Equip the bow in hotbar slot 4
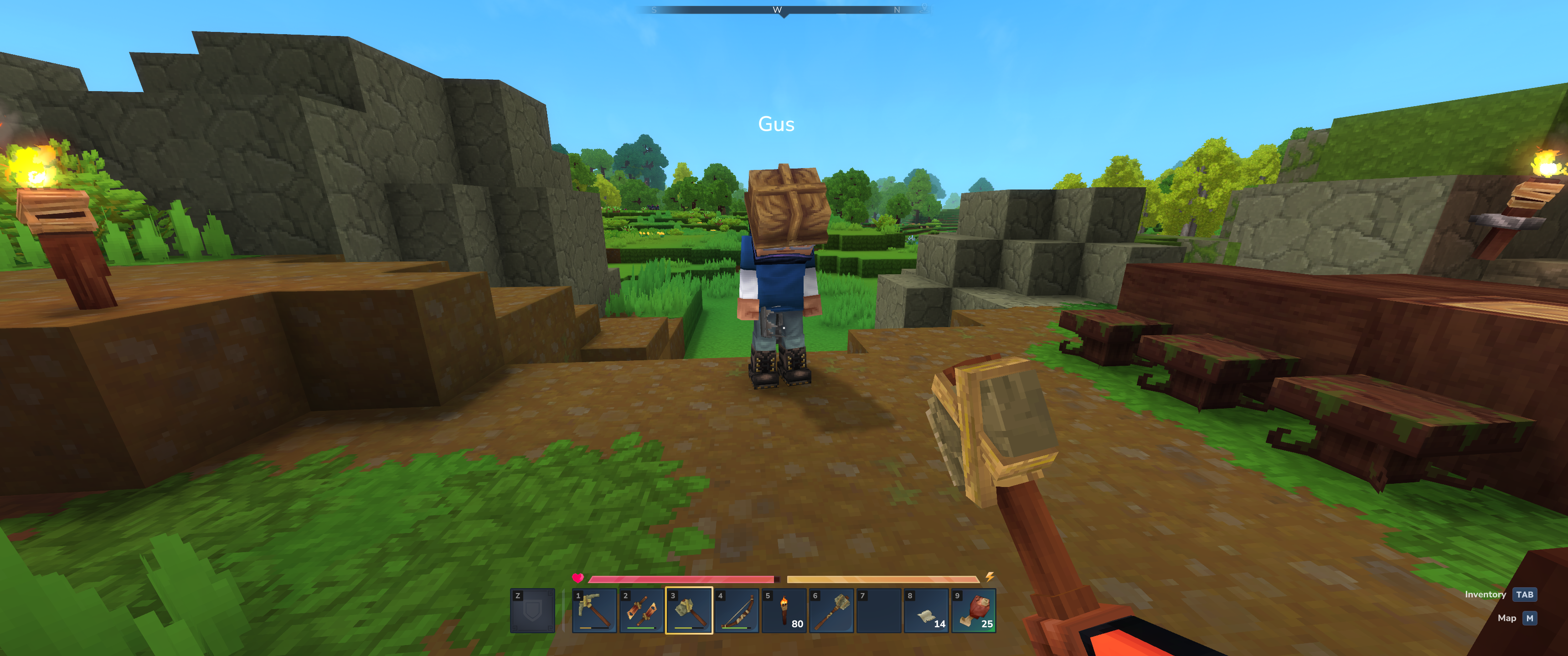 coord(737,610)
